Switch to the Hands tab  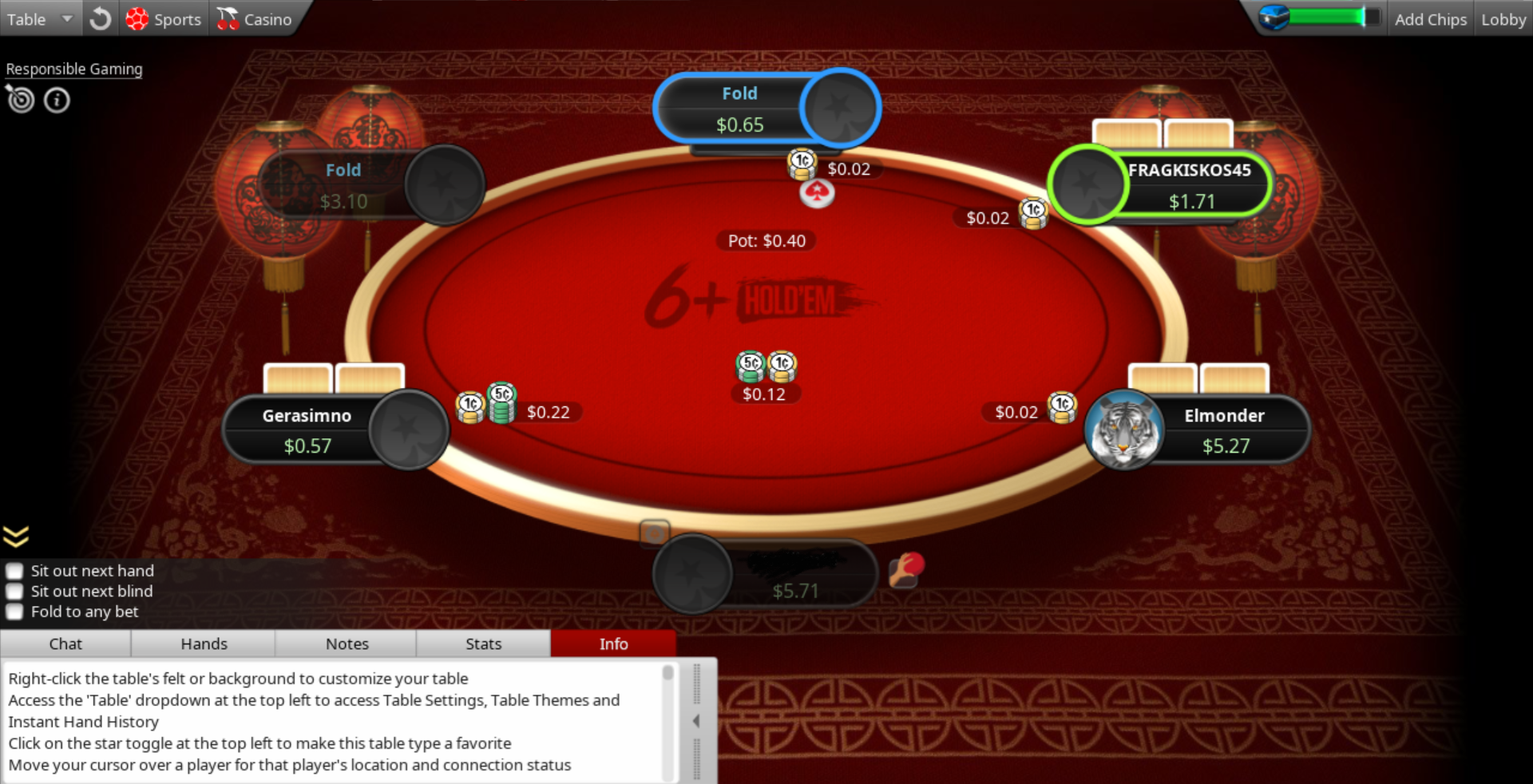click(204, 643)
